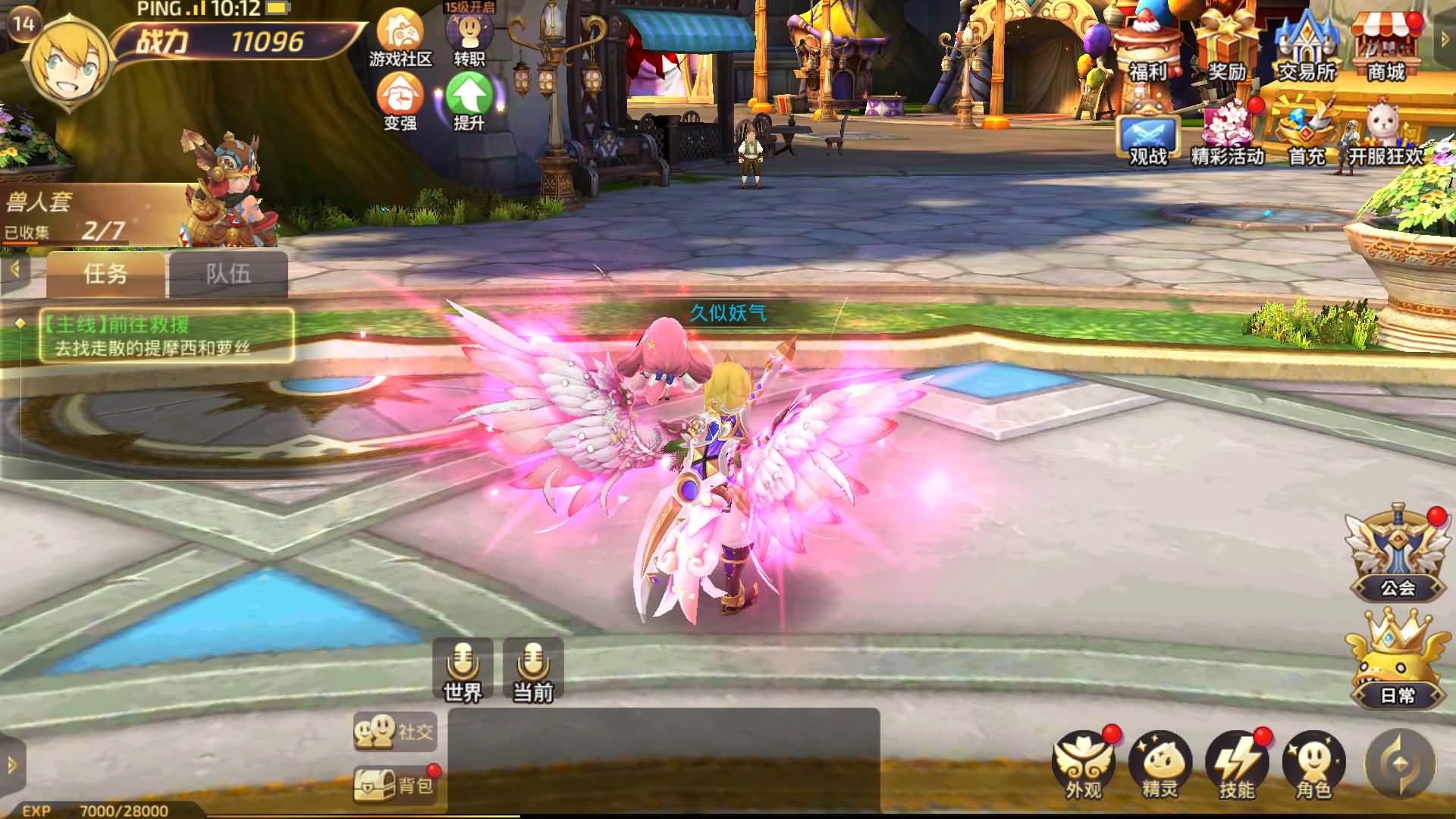Show the 精彩活动 events
Image resolution: width=1456 pixels, height=819 pixels.
pyautogui.click(x=1228, y=136)
